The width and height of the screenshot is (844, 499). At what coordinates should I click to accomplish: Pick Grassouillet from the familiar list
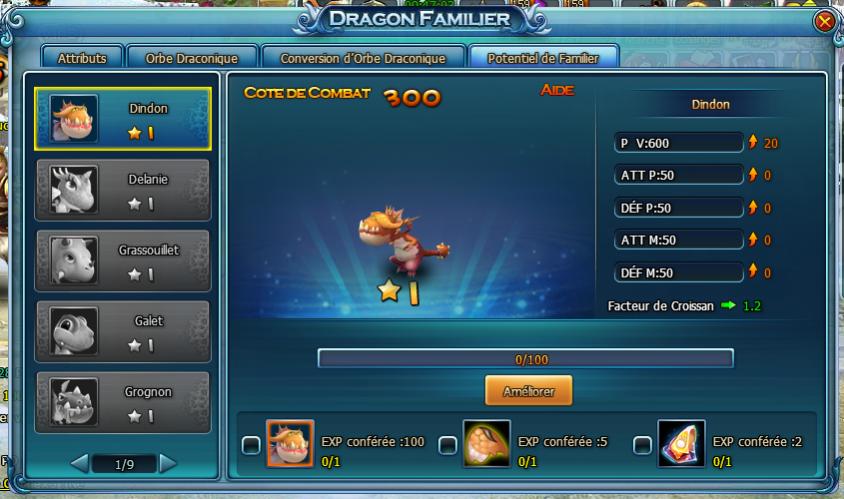(123, 260)
